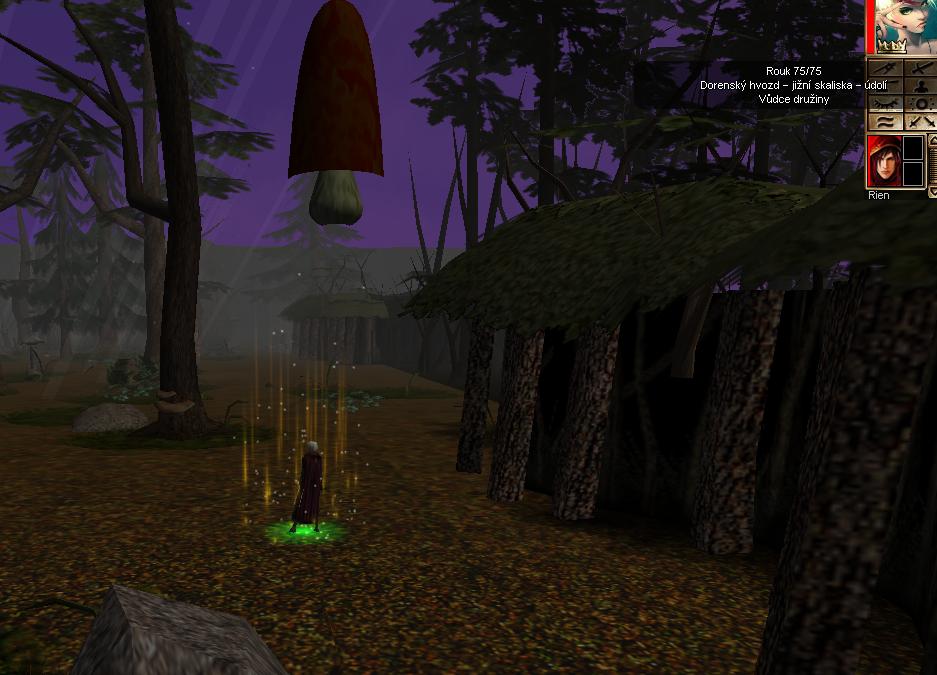Toggle the glowing circle detect mode icon
The height and width of the screenshot is (675, 937).
click(x=920, y=104)
